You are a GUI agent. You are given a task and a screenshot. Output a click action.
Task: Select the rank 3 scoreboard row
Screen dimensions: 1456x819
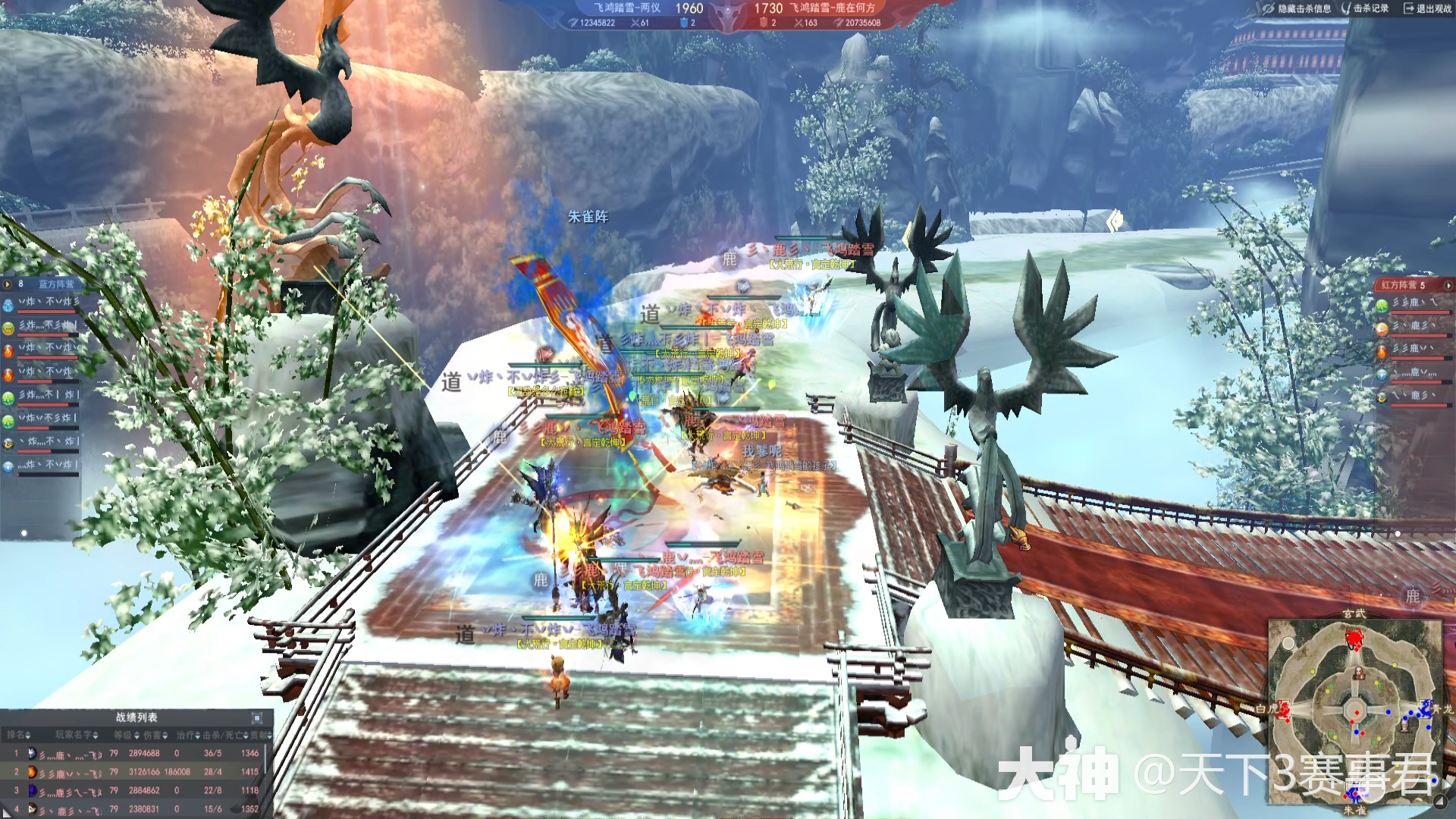[136, 790]
